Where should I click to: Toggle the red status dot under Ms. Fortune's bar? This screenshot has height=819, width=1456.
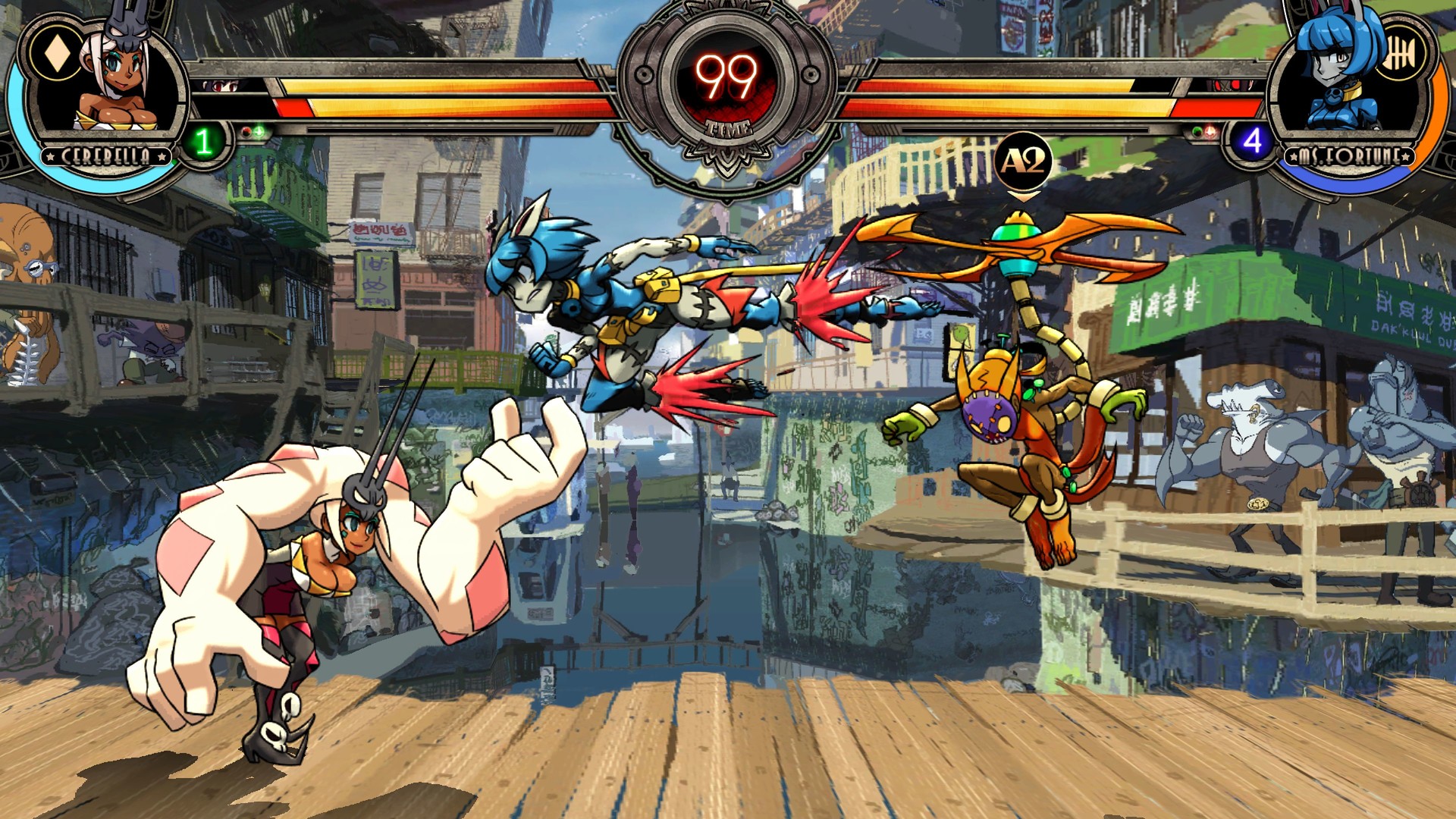pos(1209,131)
